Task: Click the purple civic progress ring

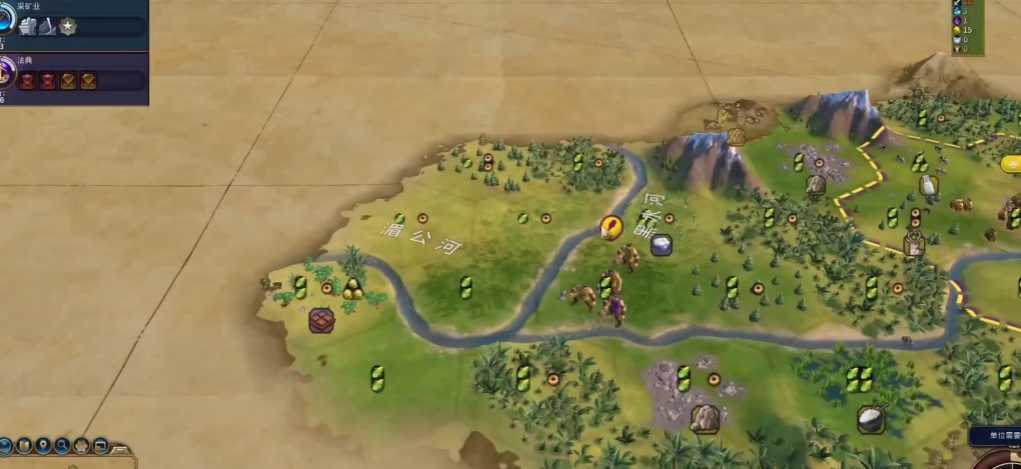Action: point(5,74)
